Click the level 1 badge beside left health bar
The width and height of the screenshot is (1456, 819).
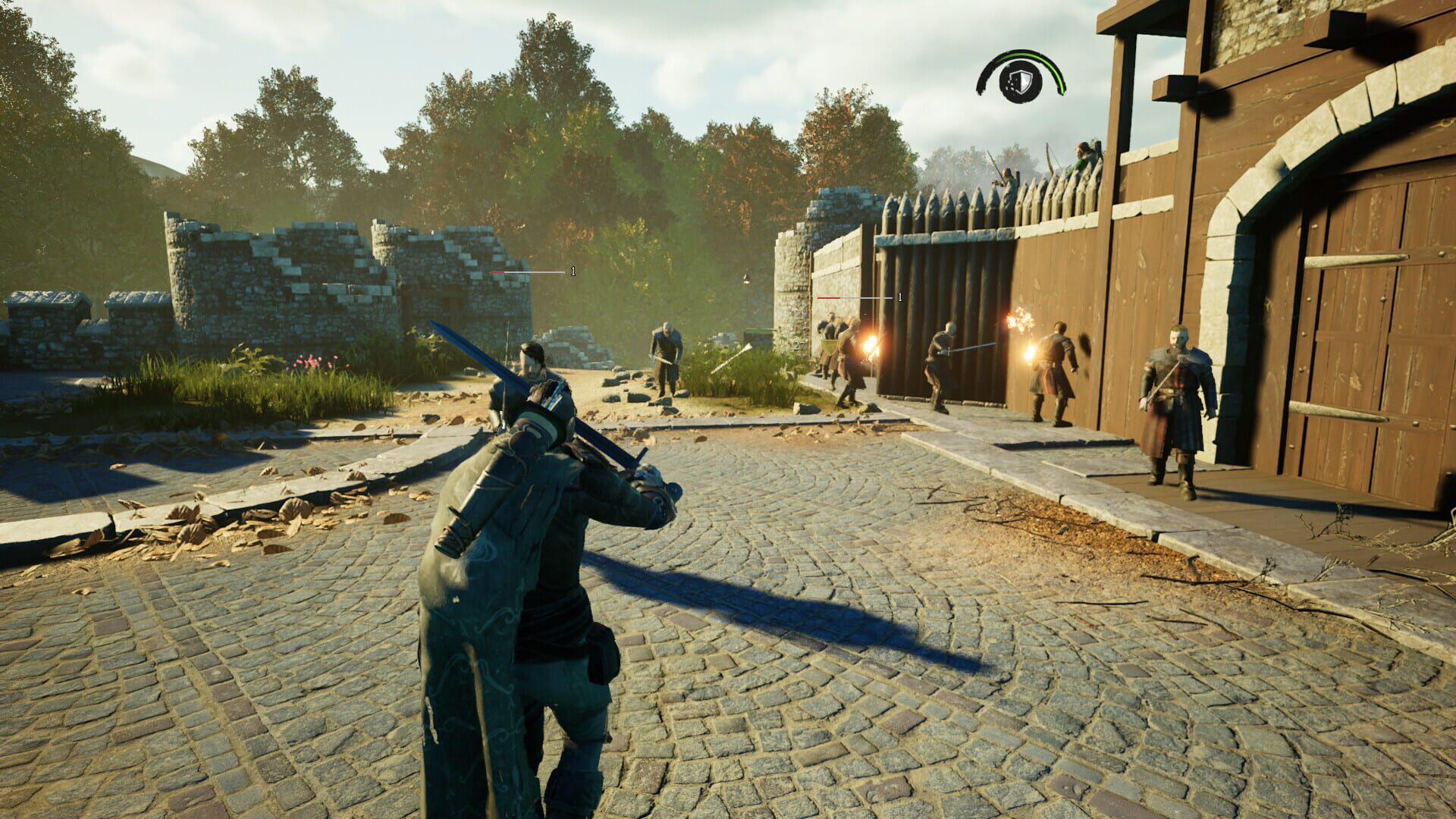573,270
